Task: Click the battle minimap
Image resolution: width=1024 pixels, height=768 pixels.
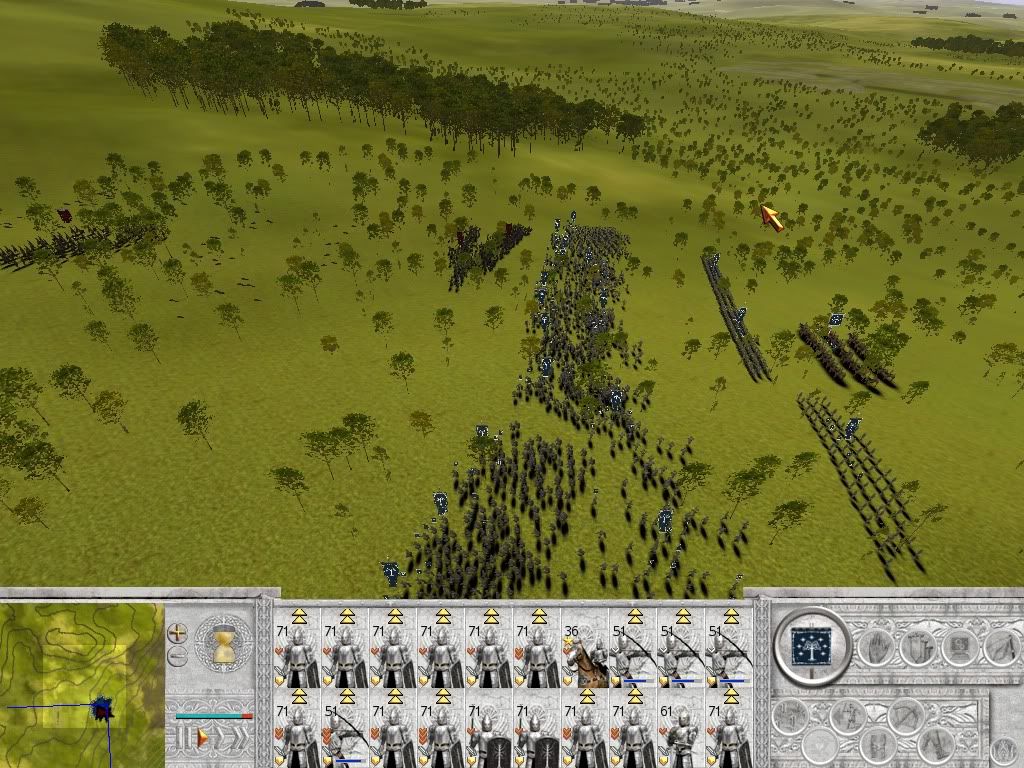Action: [x=81, y=685]
